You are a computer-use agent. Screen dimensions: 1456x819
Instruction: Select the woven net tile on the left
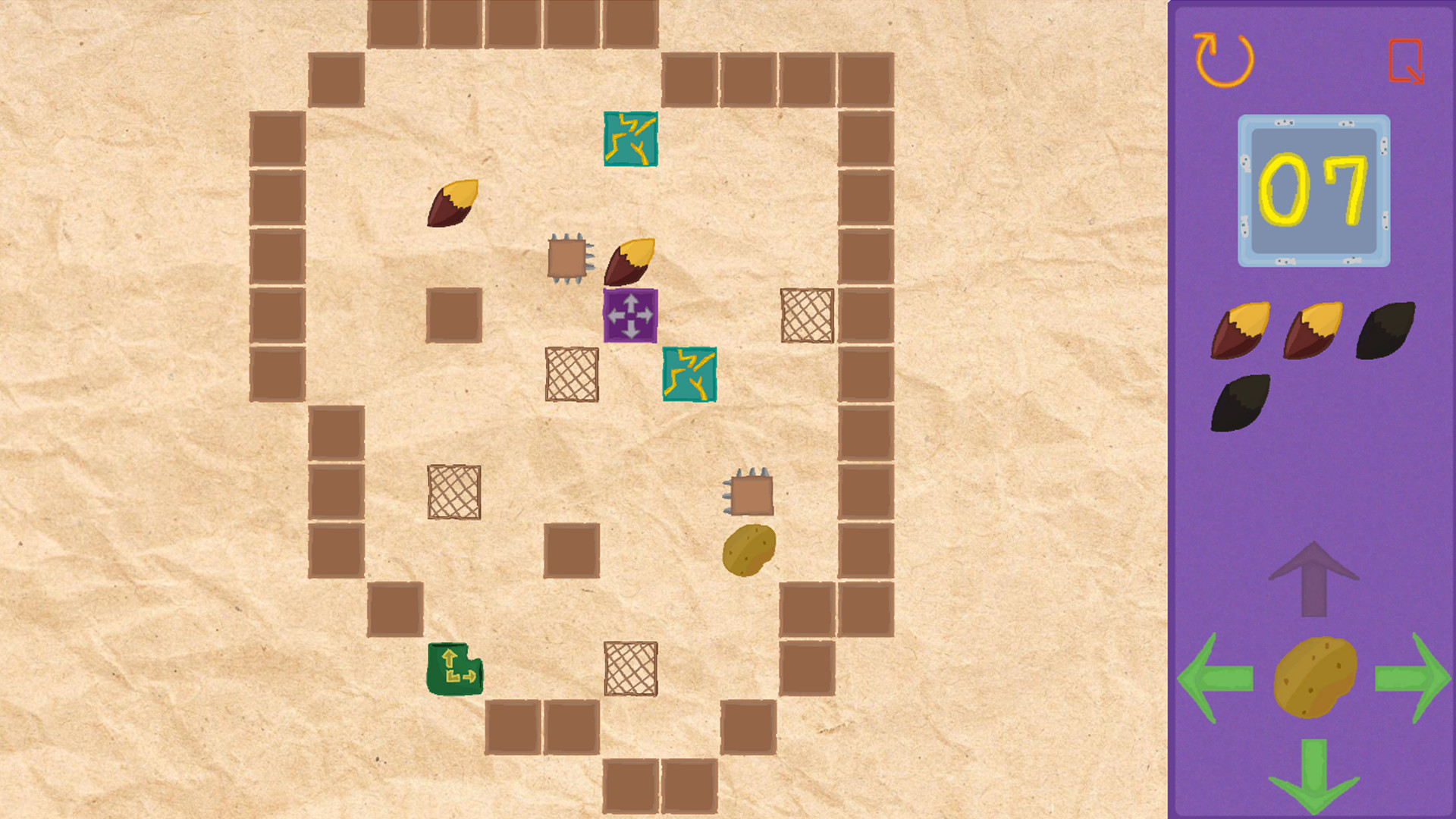[x=453, y=493]
